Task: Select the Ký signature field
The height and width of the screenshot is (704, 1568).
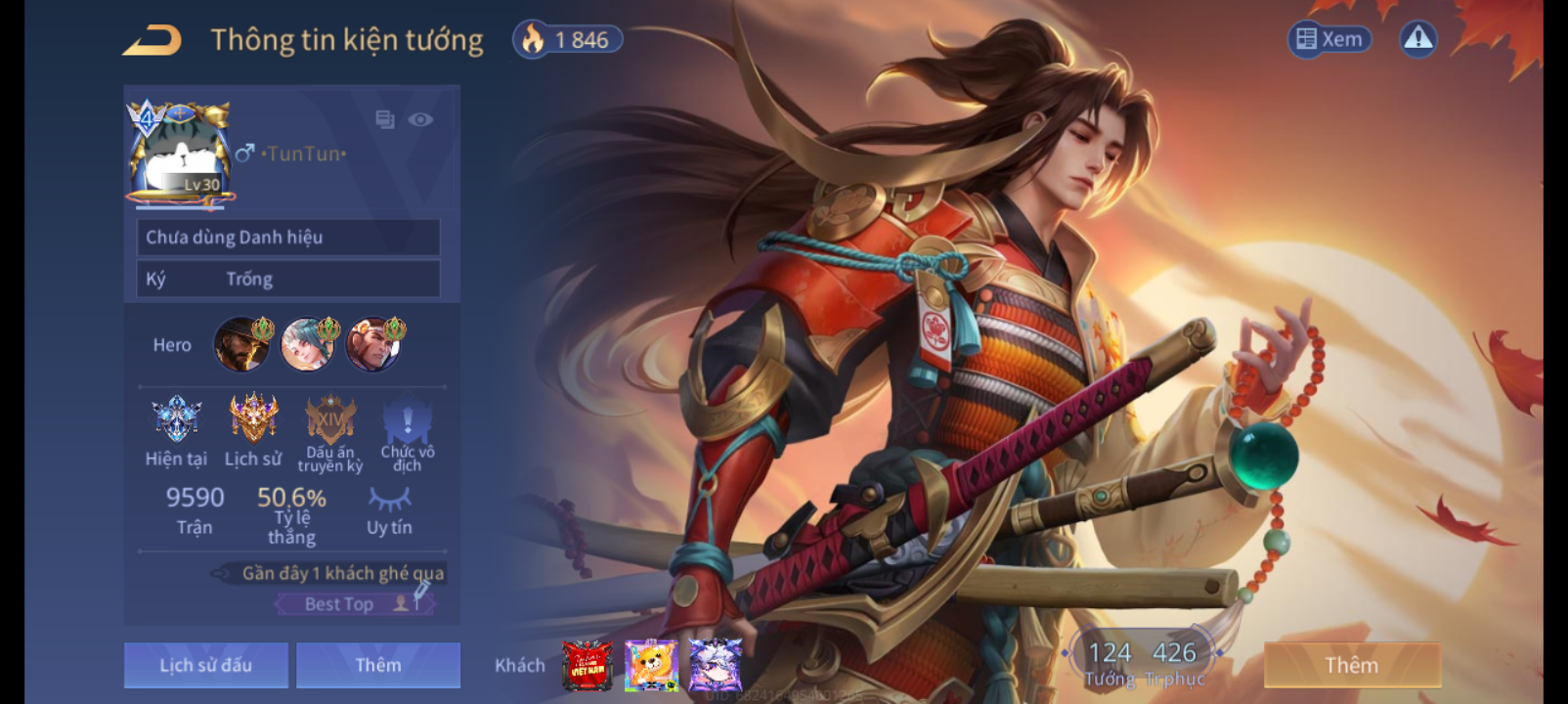Action: [288, 280]
